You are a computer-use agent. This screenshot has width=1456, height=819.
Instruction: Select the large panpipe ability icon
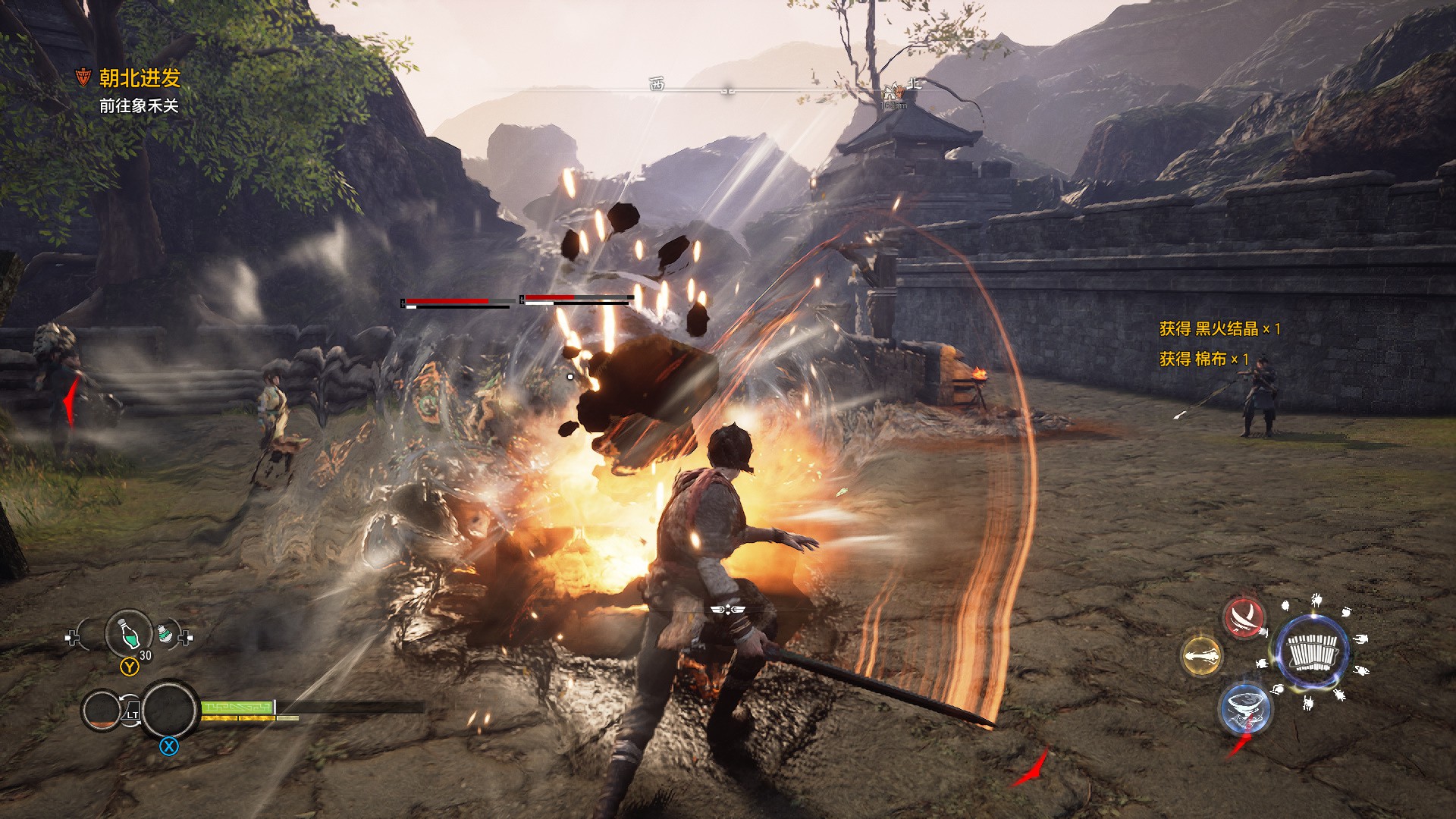click(x=1313, y=652)
